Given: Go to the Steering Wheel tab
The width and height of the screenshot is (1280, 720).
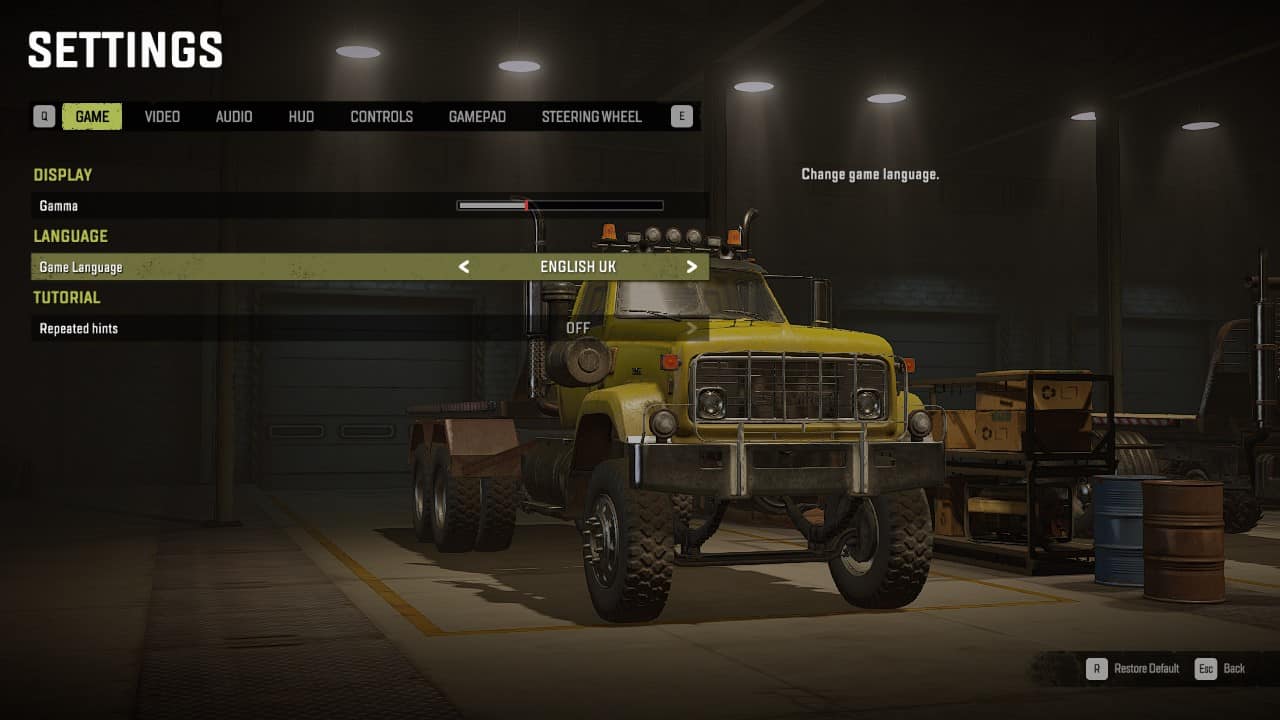Looking at the screenshot, I should click(591, 117).
